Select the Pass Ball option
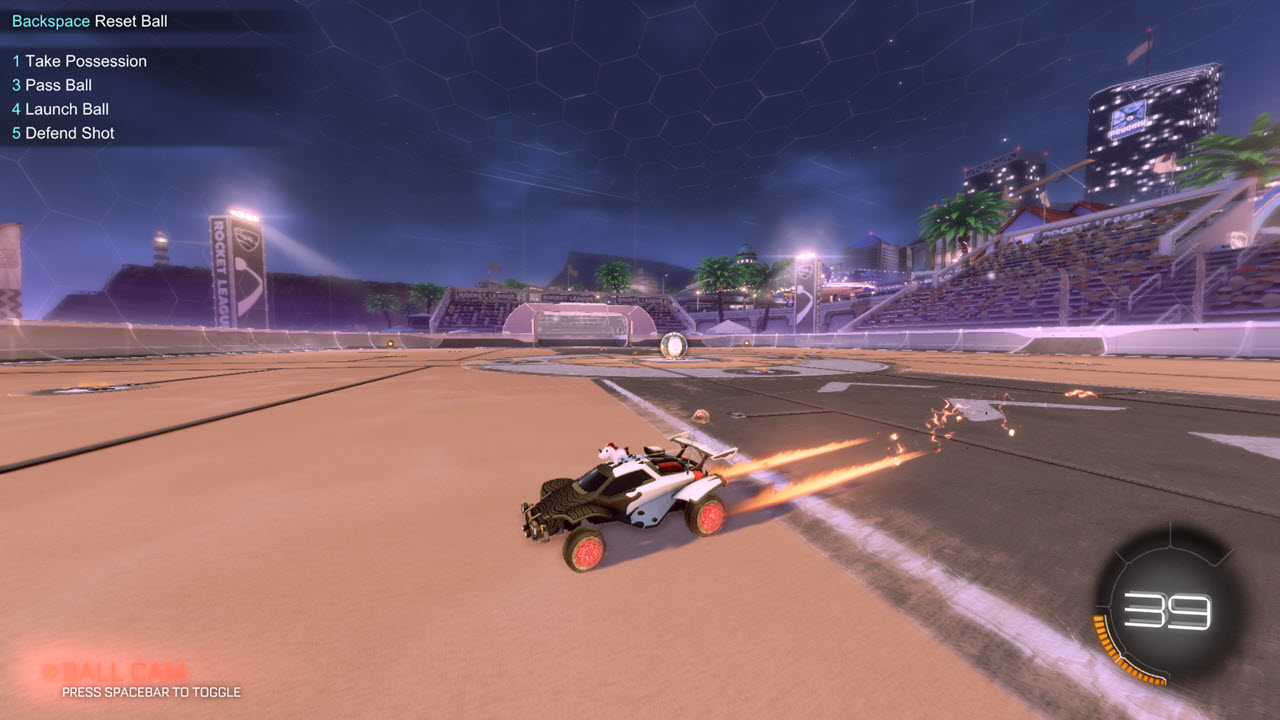The height and width of the screenshot is (720, 1280). pos(52,85)
